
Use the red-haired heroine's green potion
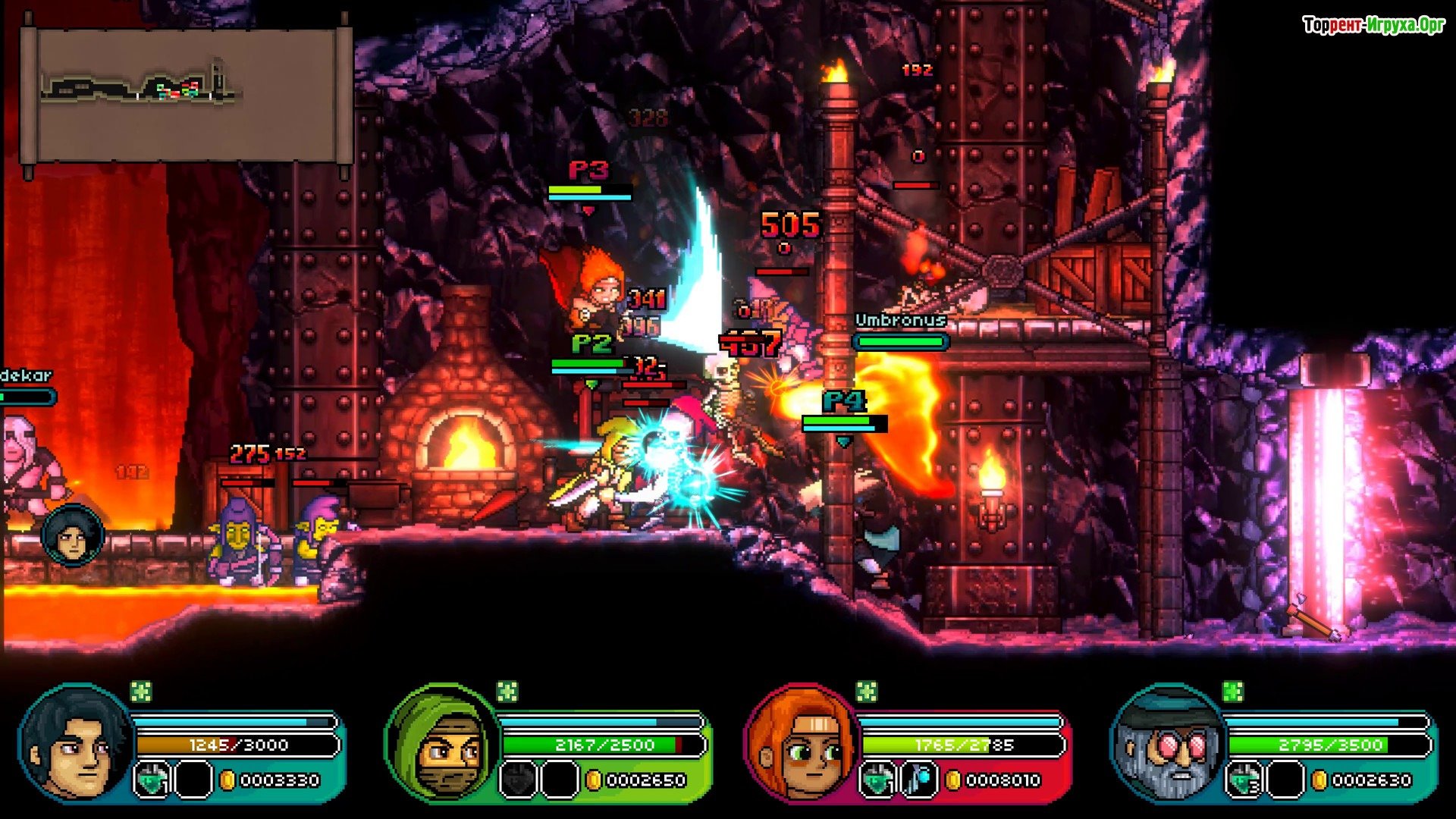tap(877, 780)
